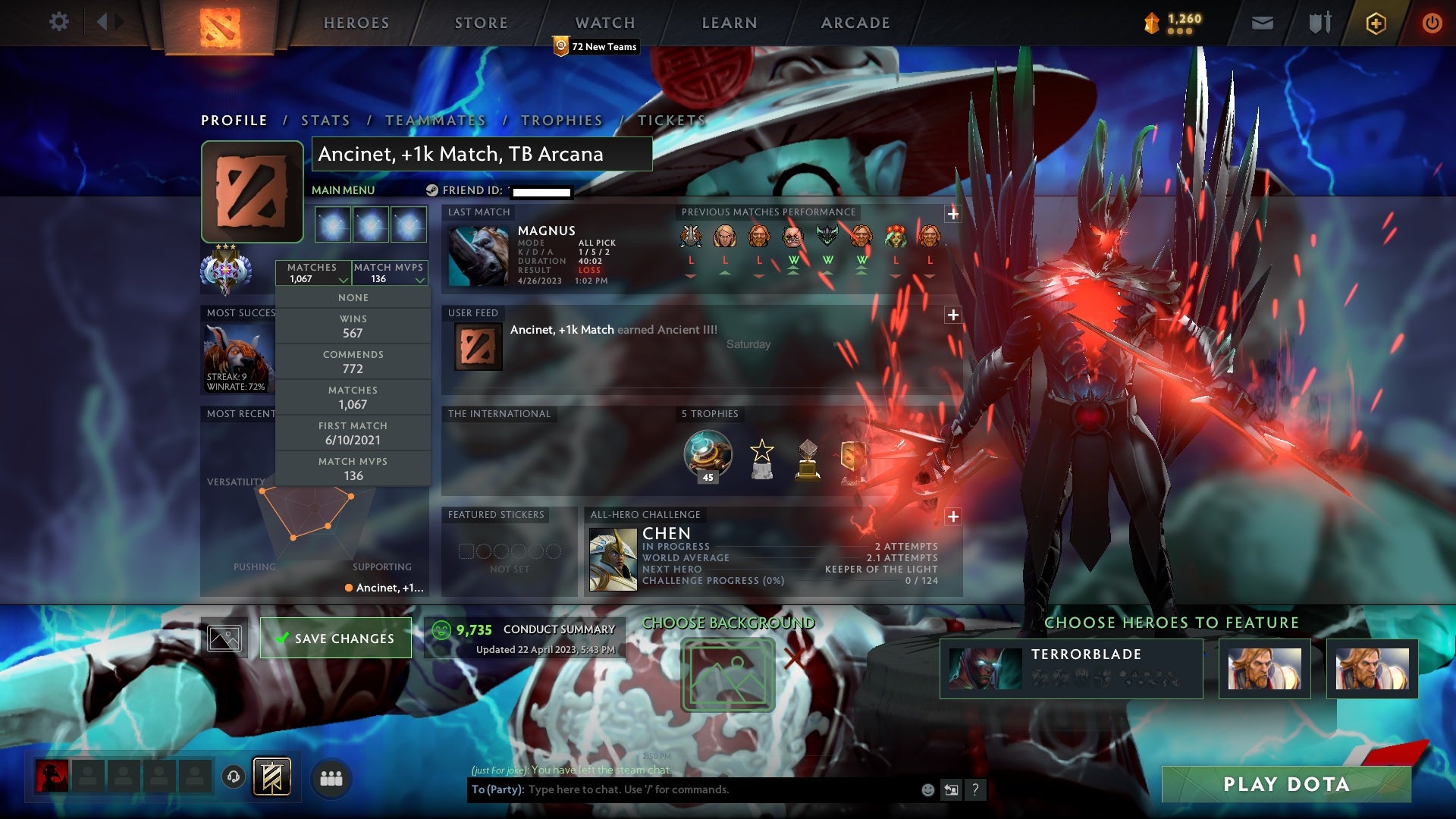Switch to the STATS profile tab
Image resolution: width=1456 pixels, height=819 pixels.
(x=325, y=120)
